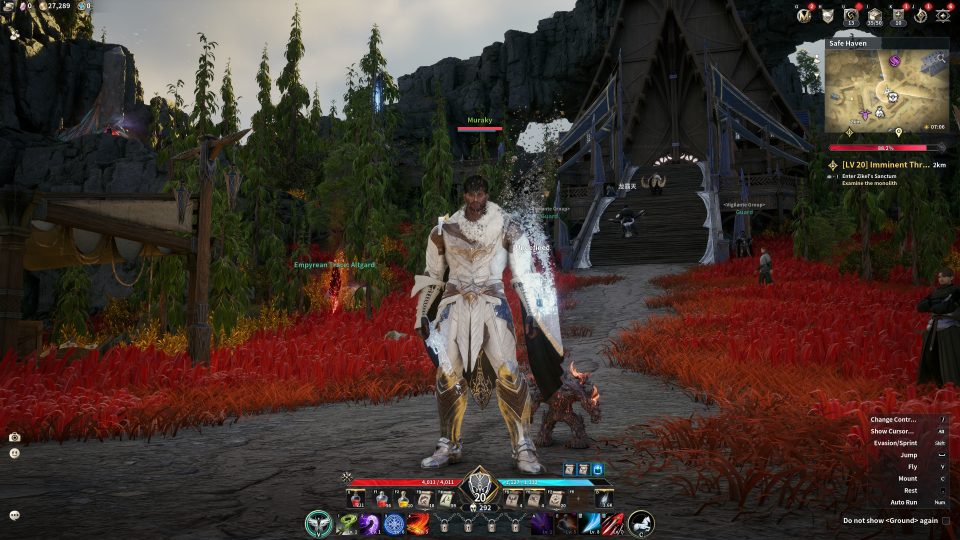Screen dimensions: 960x540
Task: Summon the white horse mount
Action: click(x=641, y=522)
